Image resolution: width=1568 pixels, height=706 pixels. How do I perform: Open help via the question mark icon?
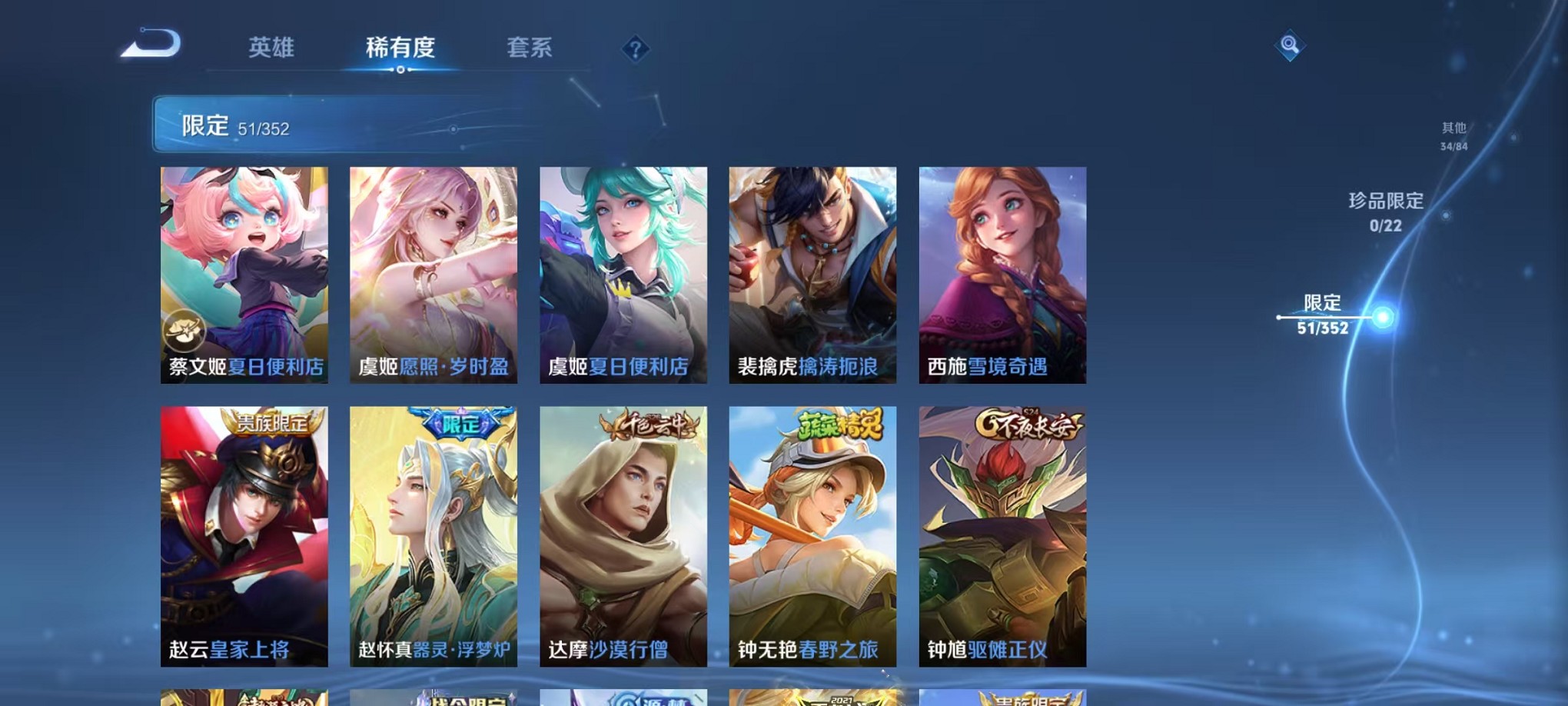point(634,50)
